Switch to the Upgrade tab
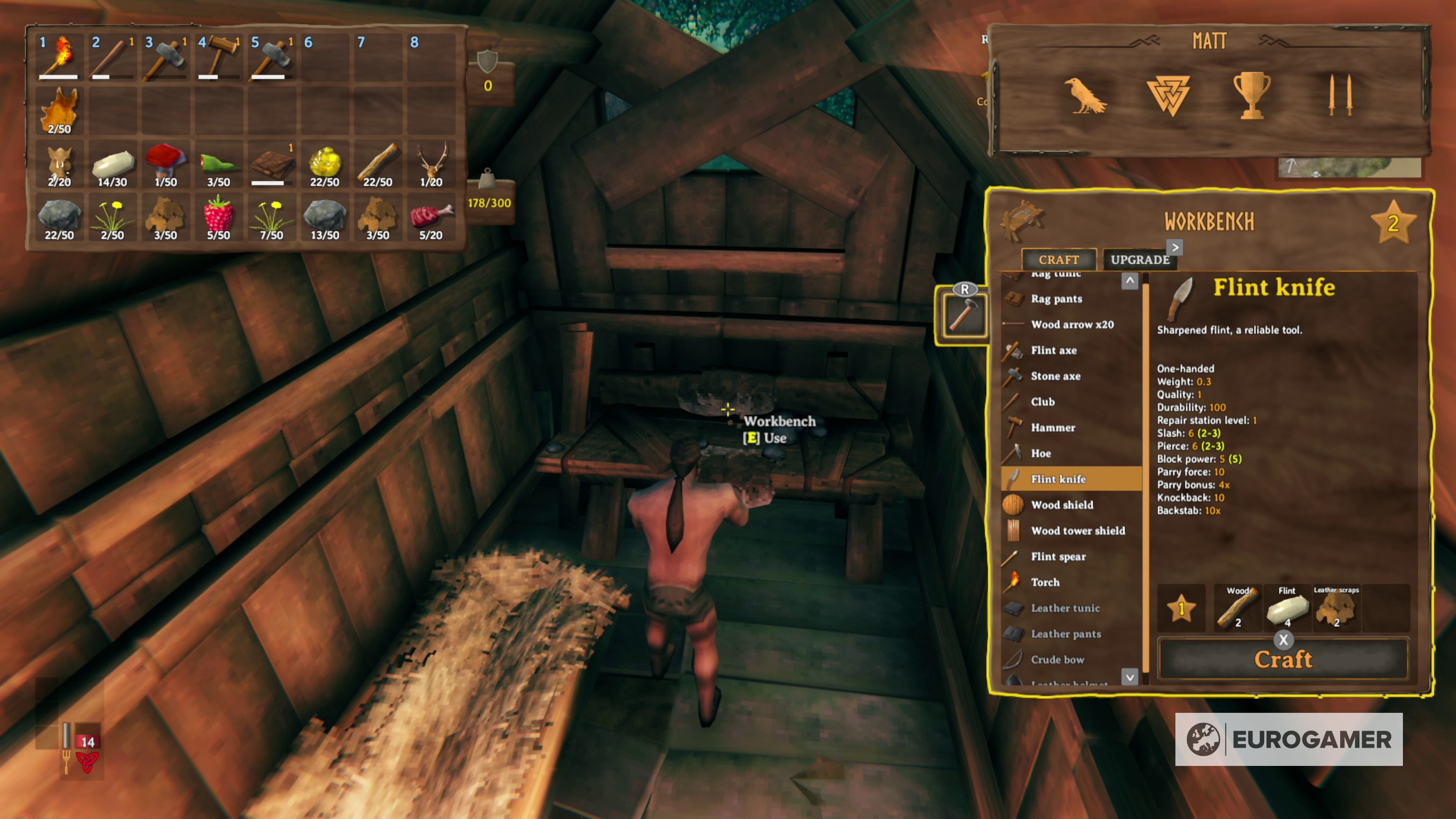Viewport: 1456px width, 819px height. 1139,260
